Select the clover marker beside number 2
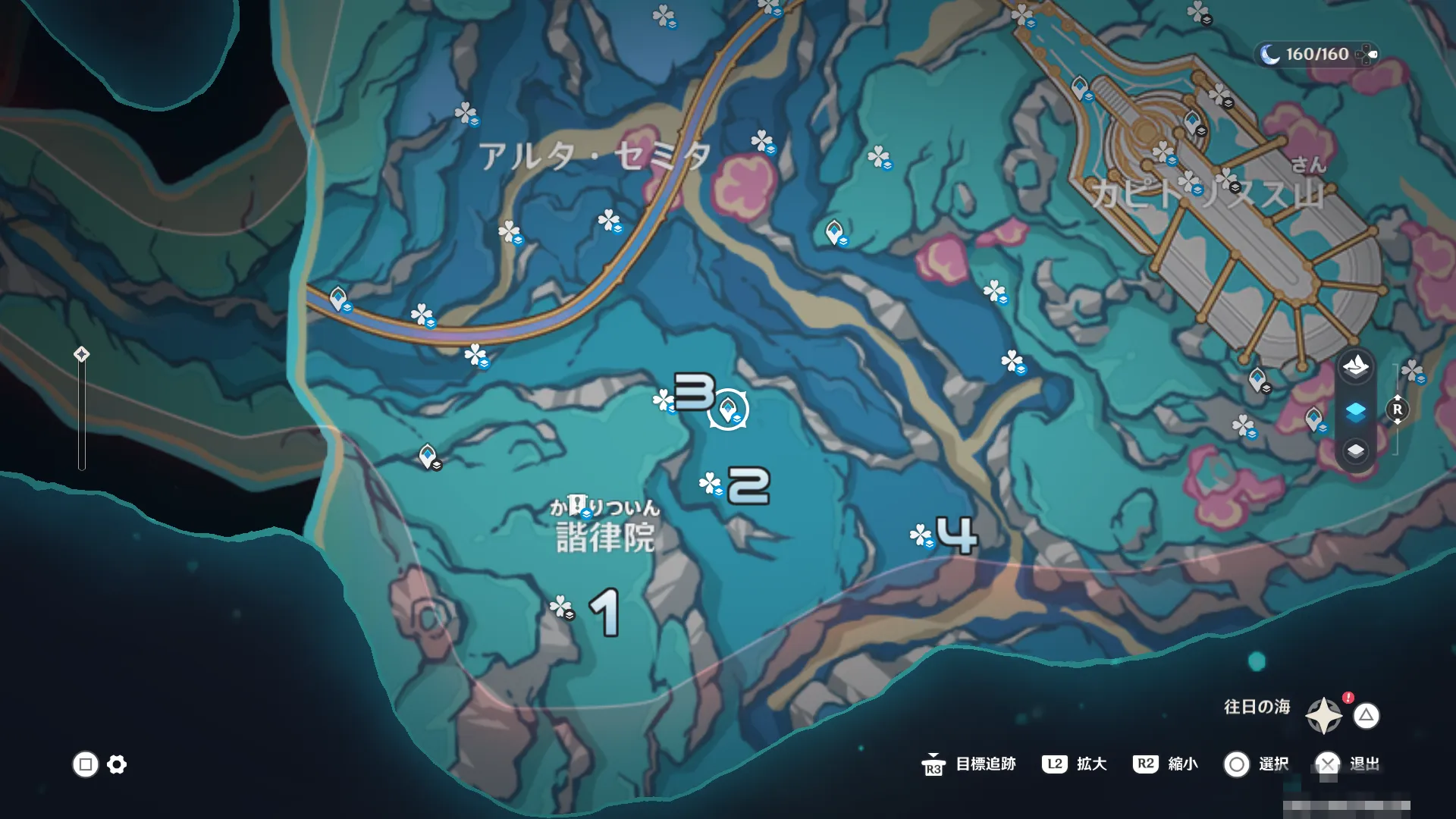 (711, 483)
